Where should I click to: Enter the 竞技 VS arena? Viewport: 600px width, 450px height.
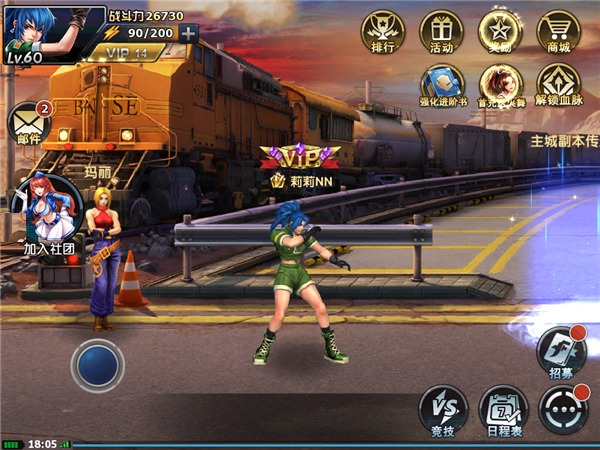click(x=442, y=409)
